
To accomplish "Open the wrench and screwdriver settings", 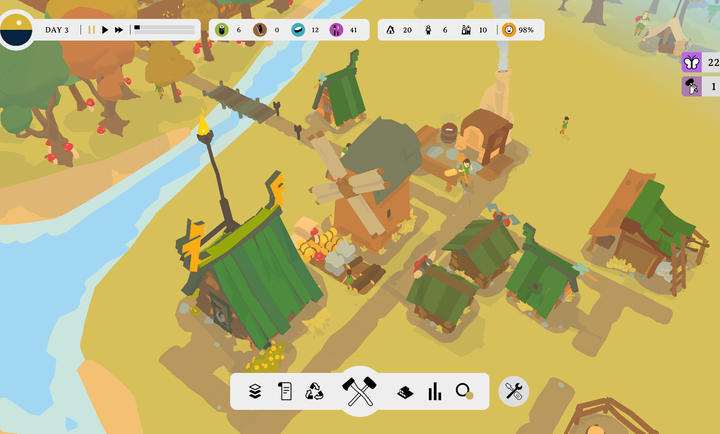I will click(x=514, y=391).
